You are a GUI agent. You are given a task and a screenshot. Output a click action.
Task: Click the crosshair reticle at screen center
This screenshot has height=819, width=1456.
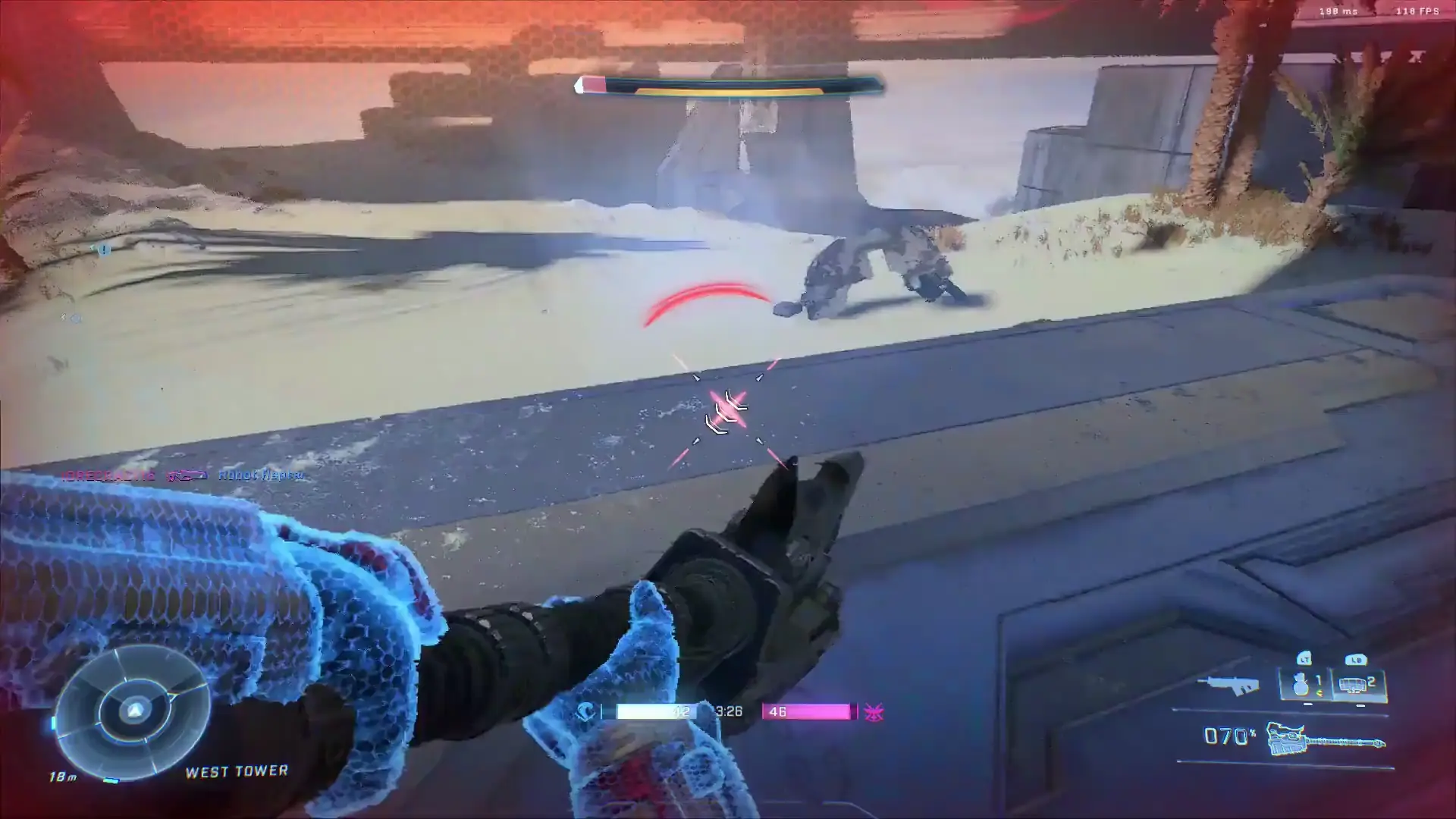728,409
